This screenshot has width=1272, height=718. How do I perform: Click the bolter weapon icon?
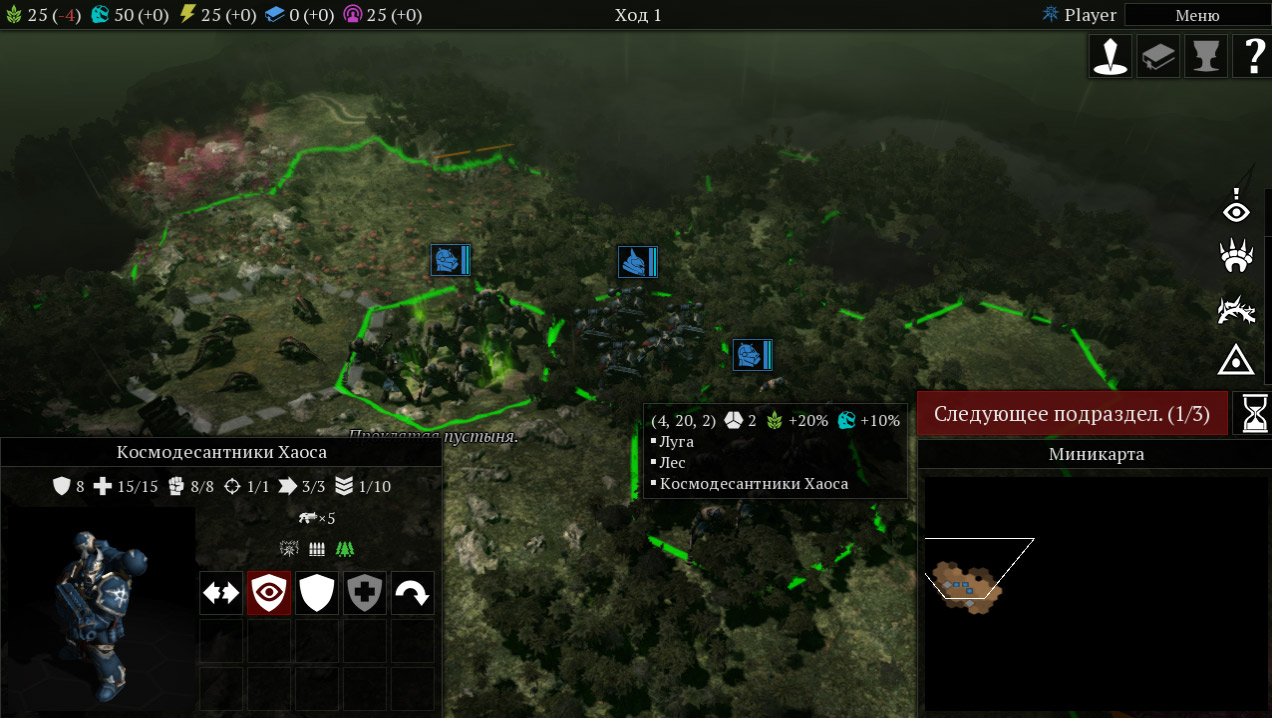click(308, 518)
